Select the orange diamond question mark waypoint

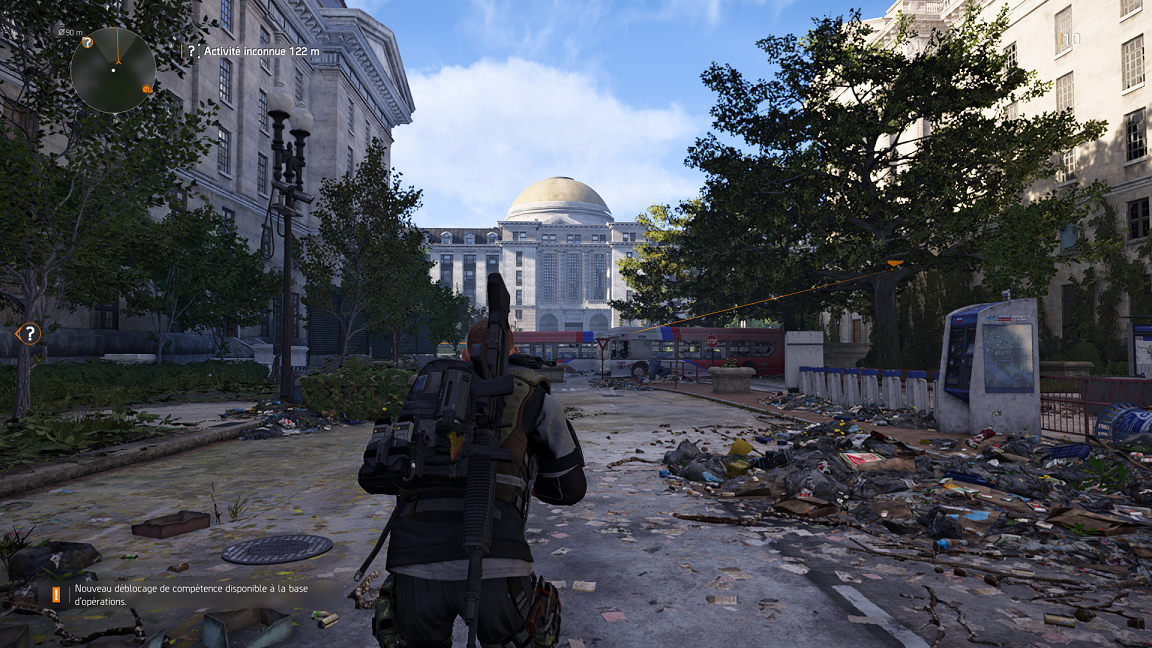coord(30,333)
